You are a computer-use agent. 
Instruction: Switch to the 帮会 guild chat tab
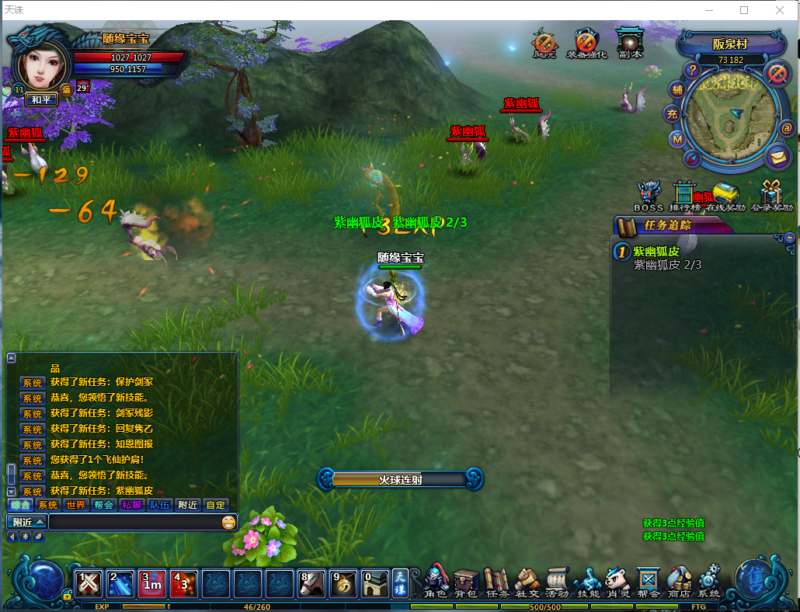point(104,505)
